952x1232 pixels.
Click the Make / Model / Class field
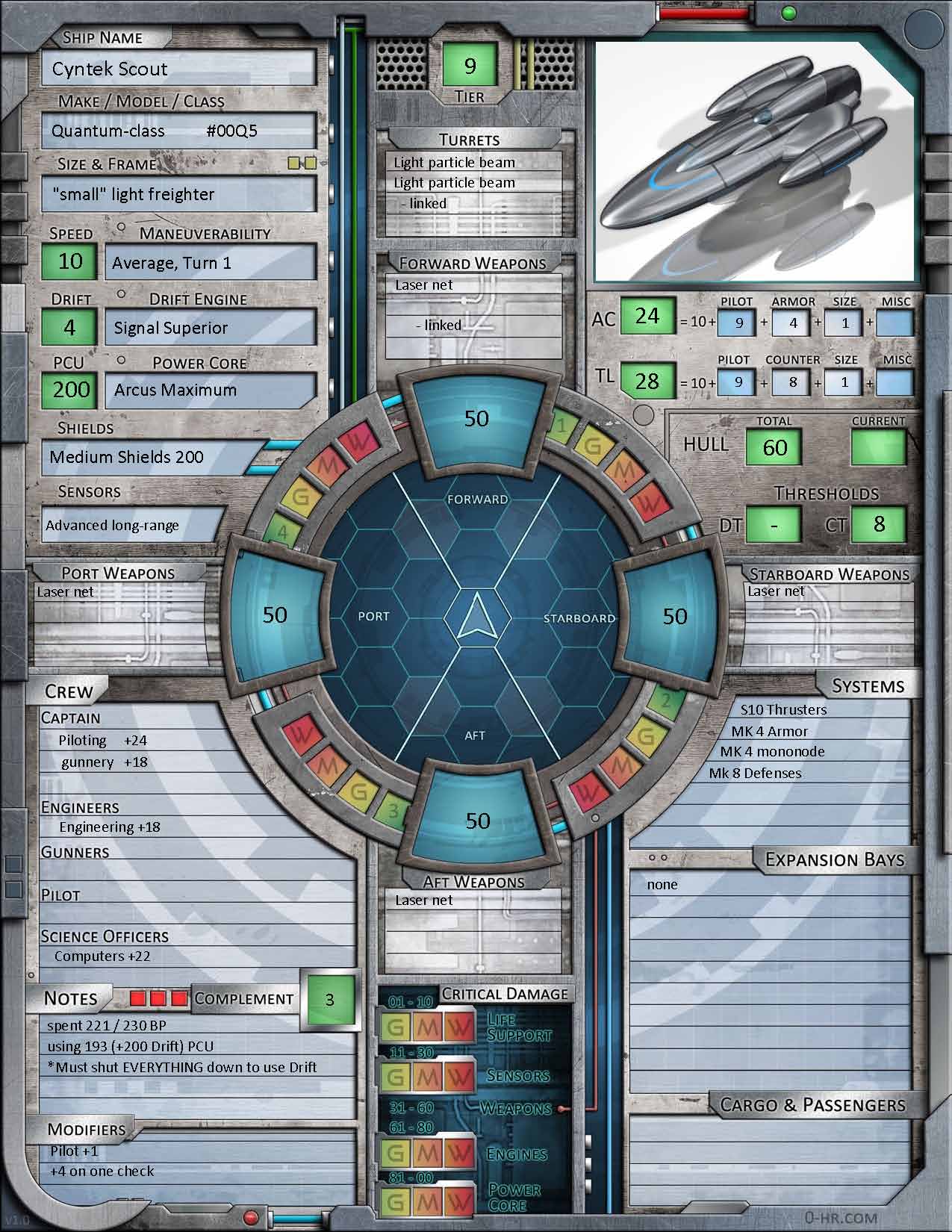coord(178,131)
